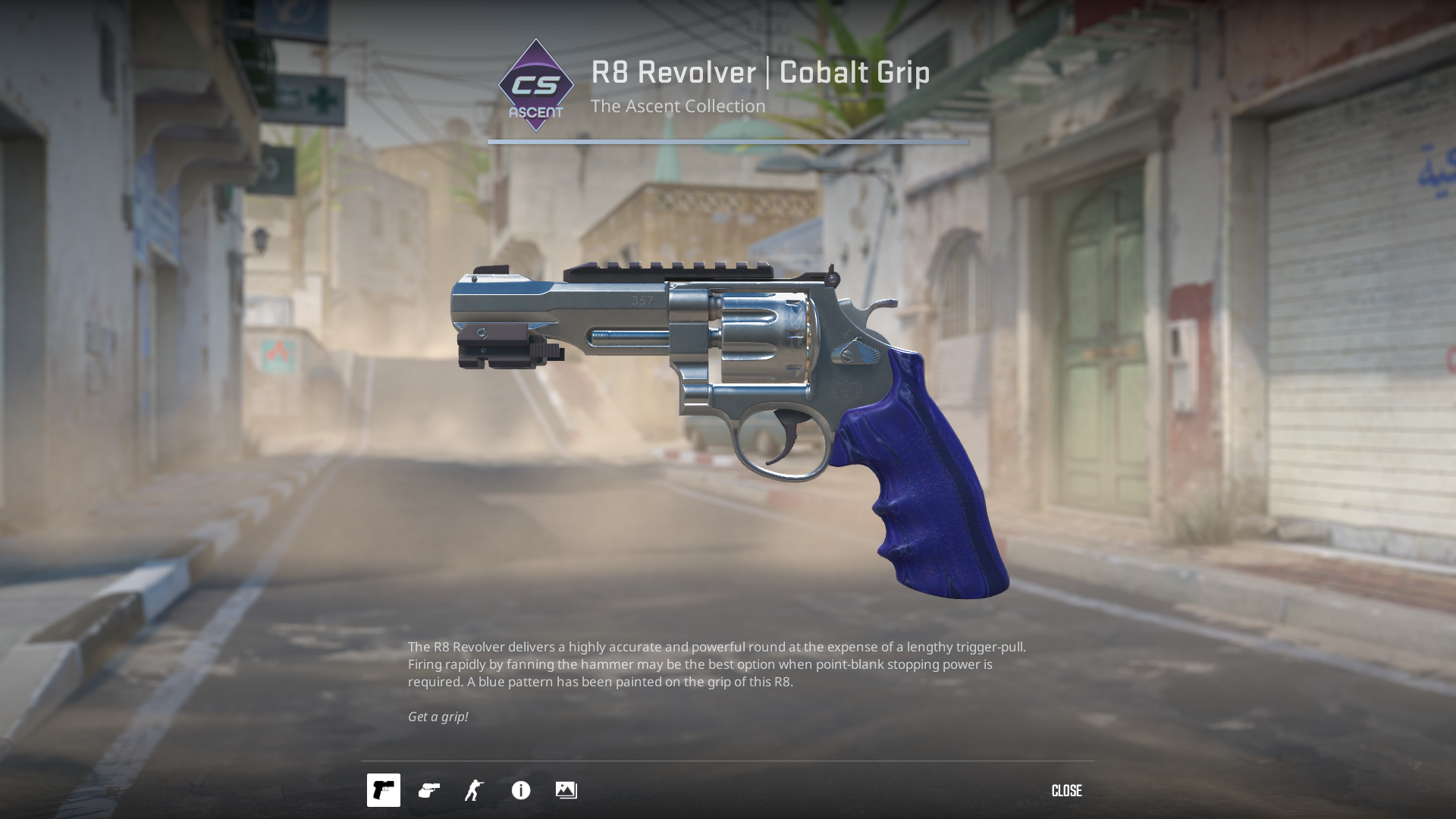Select the pistol weapon view icon

[384, 790]
